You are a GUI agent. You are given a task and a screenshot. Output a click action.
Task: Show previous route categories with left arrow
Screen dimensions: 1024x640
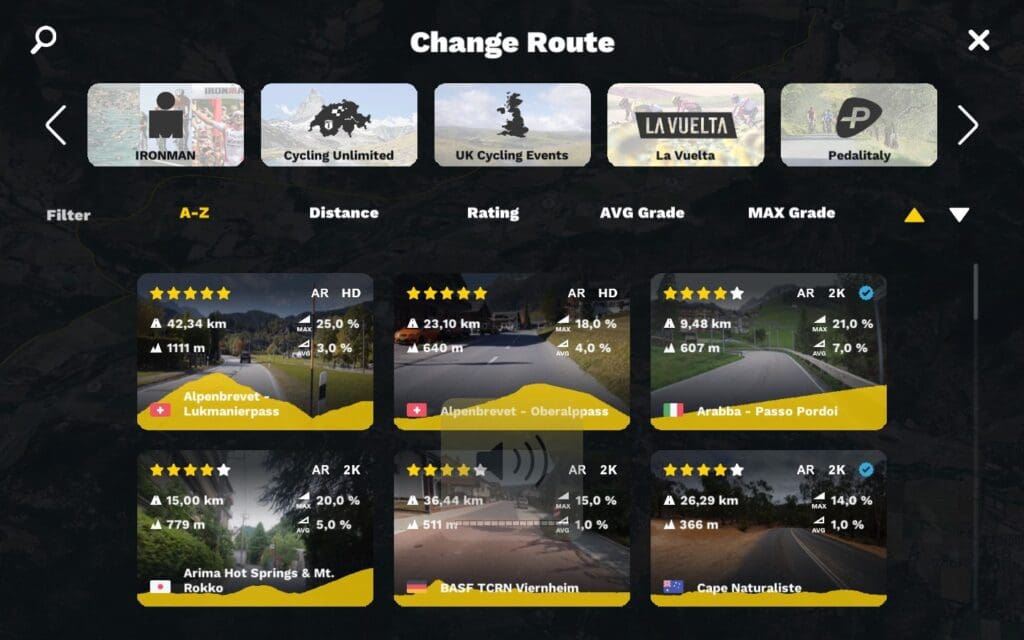click(x=56, y=125)
